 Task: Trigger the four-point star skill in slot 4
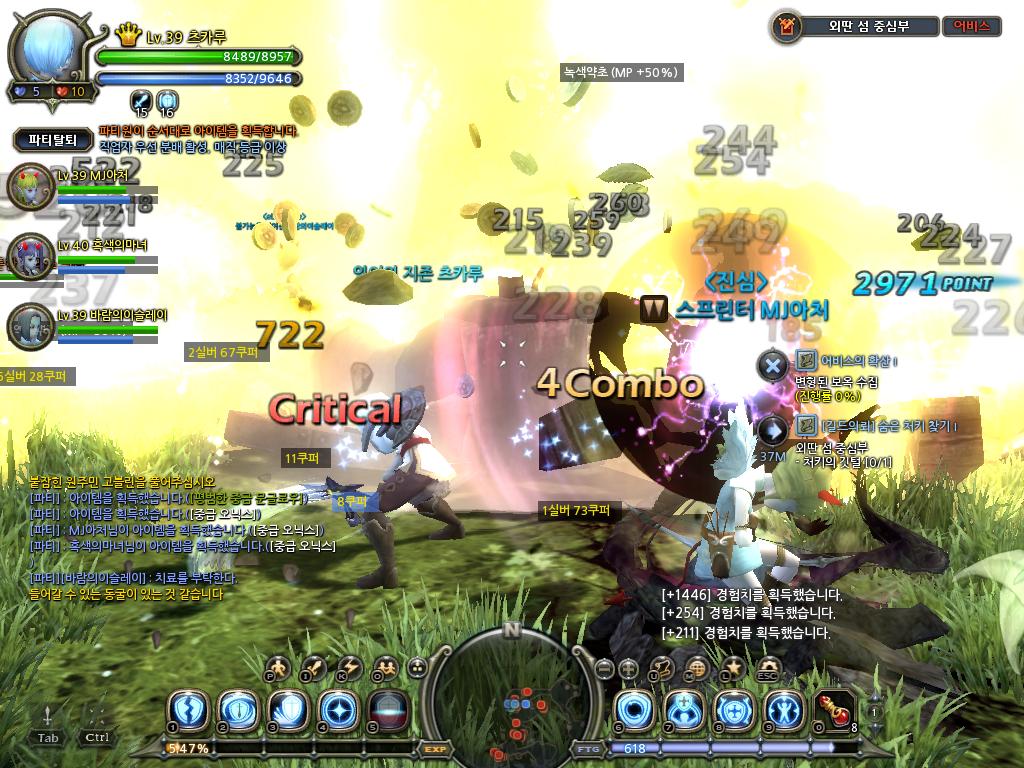pyautogui.click(x=337, y=711)
